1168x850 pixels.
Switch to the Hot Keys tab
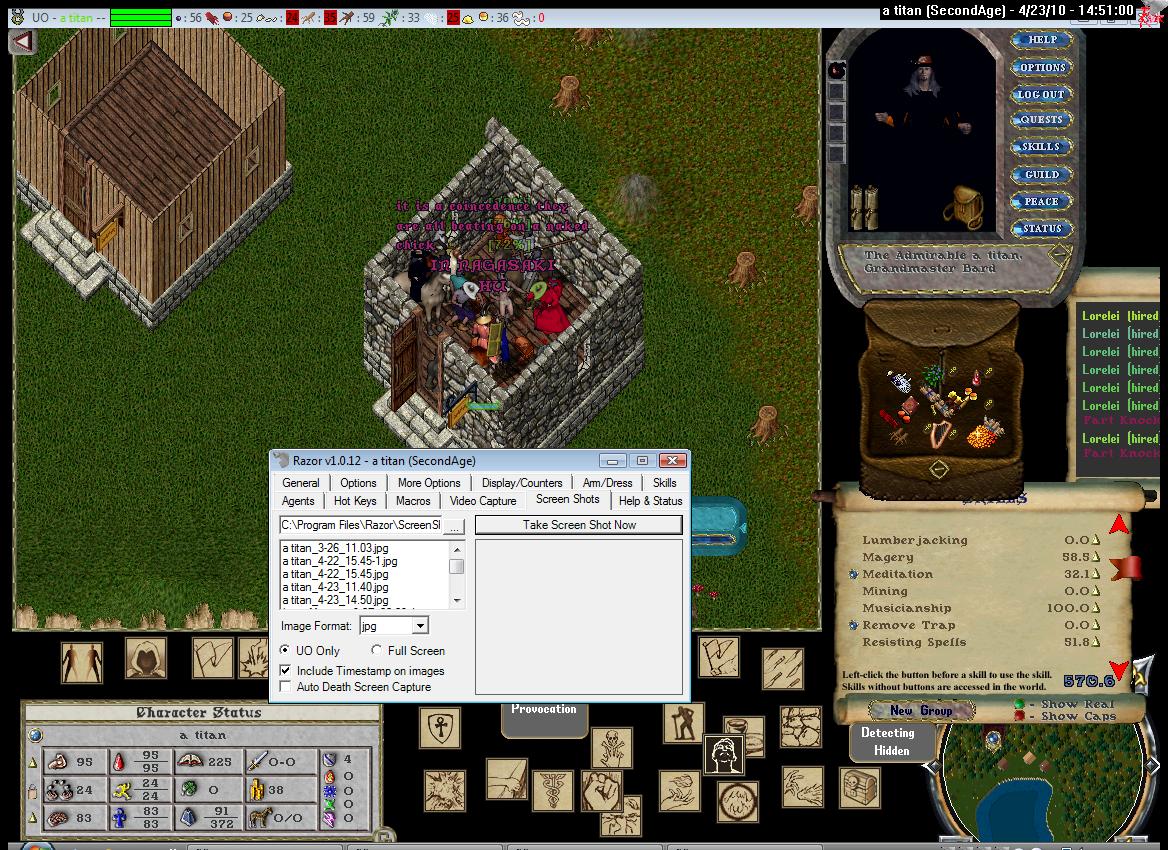(355, 501)
